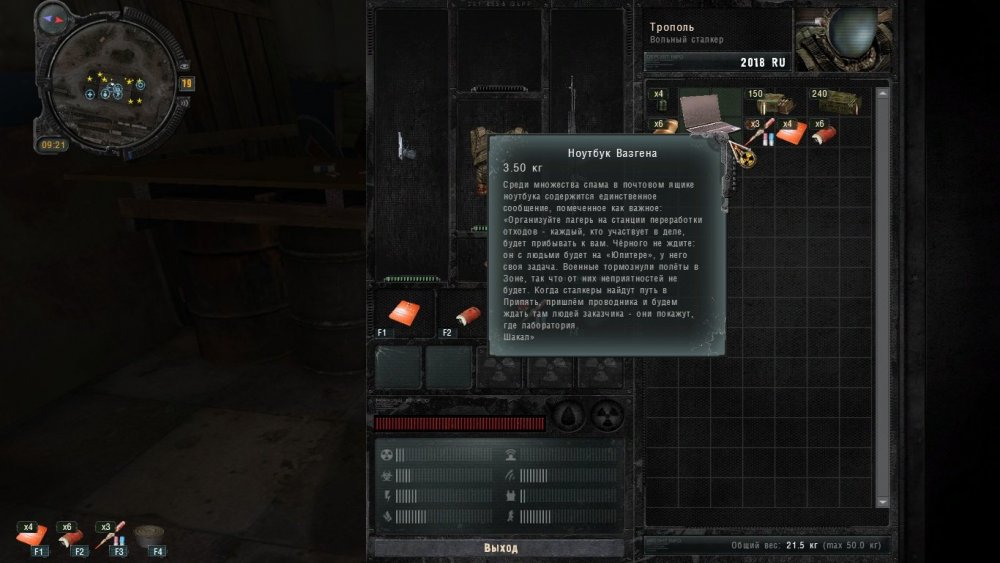
Task: Activate the F4 bandage hotbar item
Action: (151, 535)
